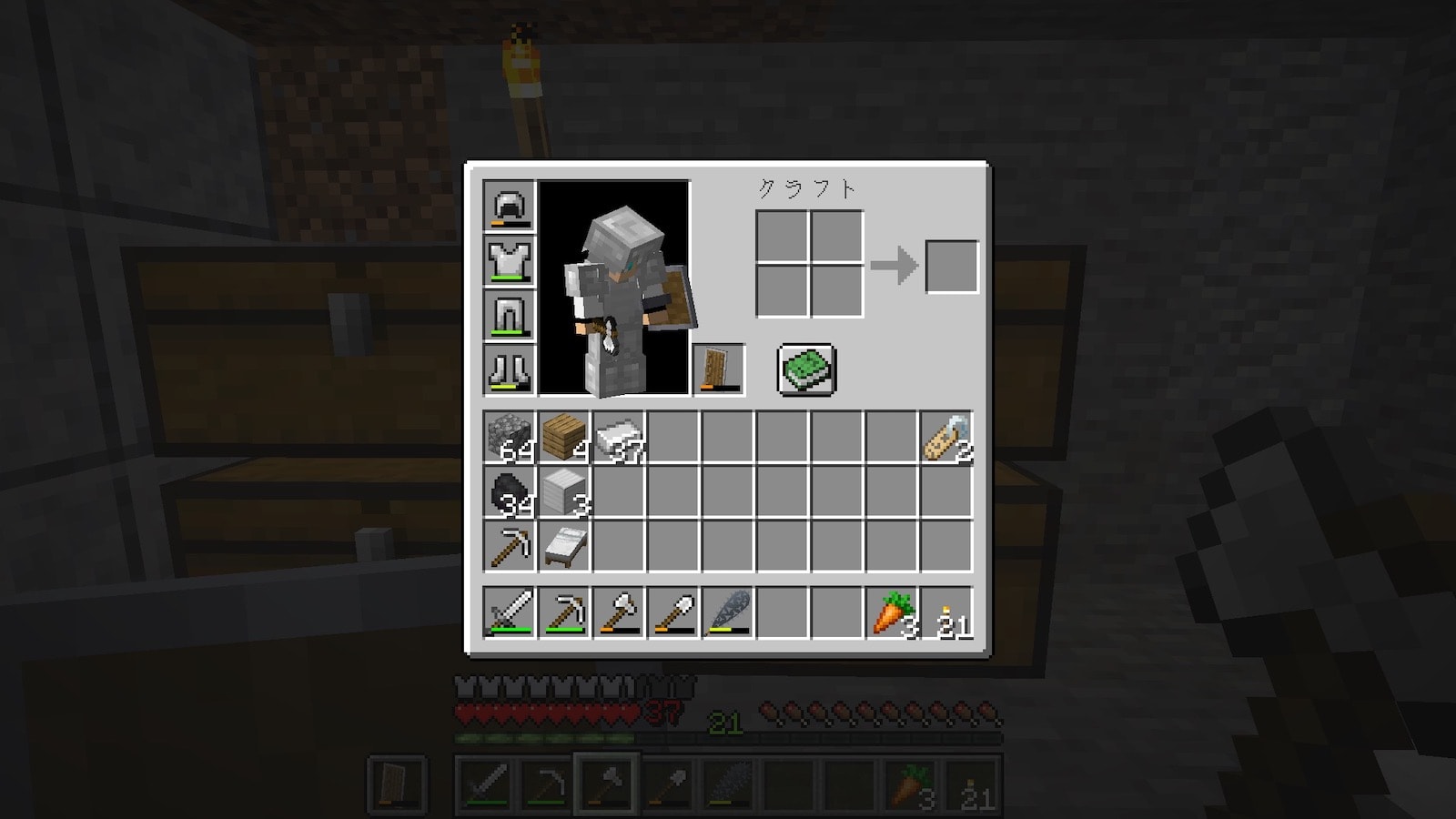
Task: Select the pickaxe beside the white bed
Action: [510, 547]
